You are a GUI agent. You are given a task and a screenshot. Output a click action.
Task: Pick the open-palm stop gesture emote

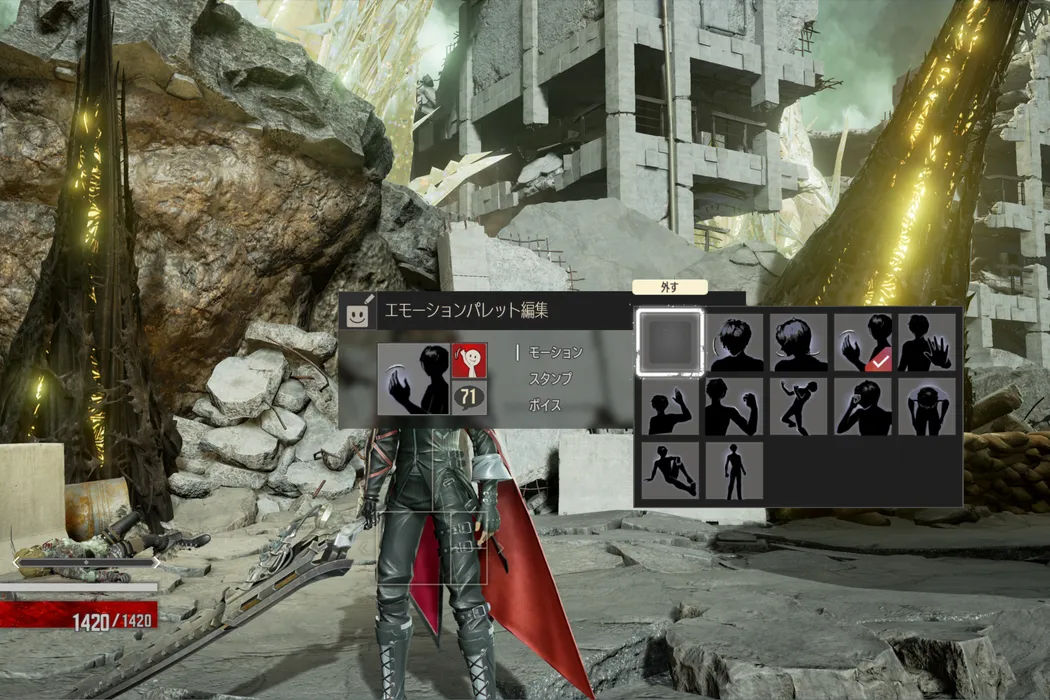pos(927,343)
